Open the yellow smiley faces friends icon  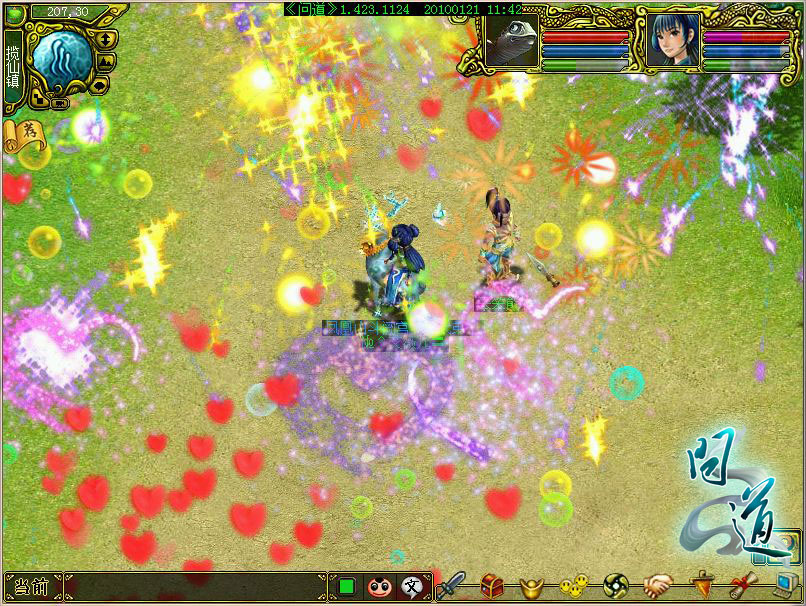tap(572, 585)
